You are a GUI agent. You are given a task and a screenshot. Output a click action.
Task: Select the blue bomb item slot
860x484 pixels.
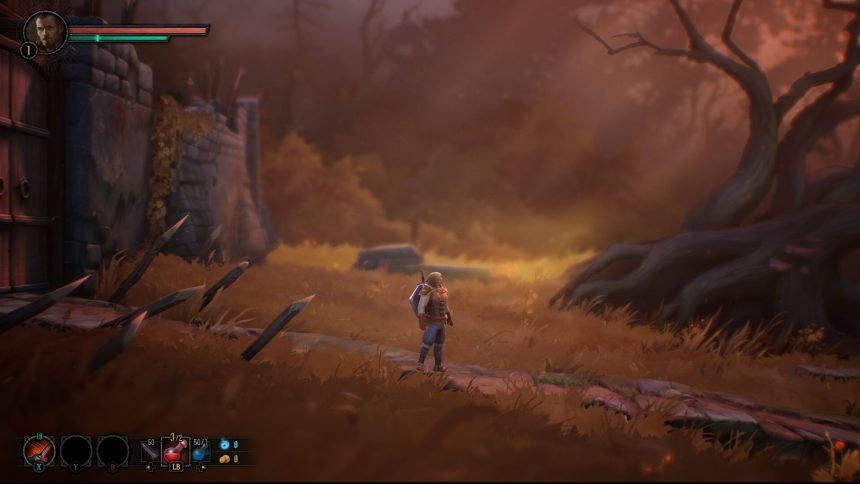pyautogui.click(x=201, y=453)
